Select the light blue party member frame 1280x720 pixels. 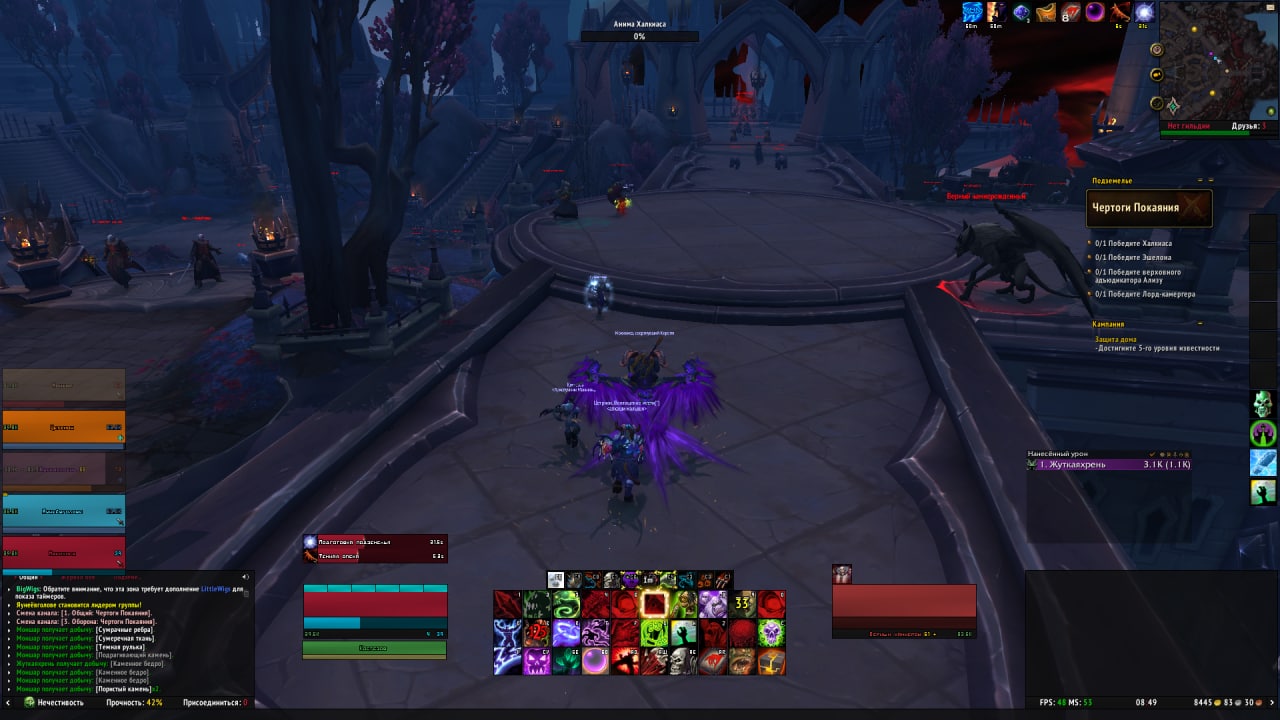click(x=63, y=510)
